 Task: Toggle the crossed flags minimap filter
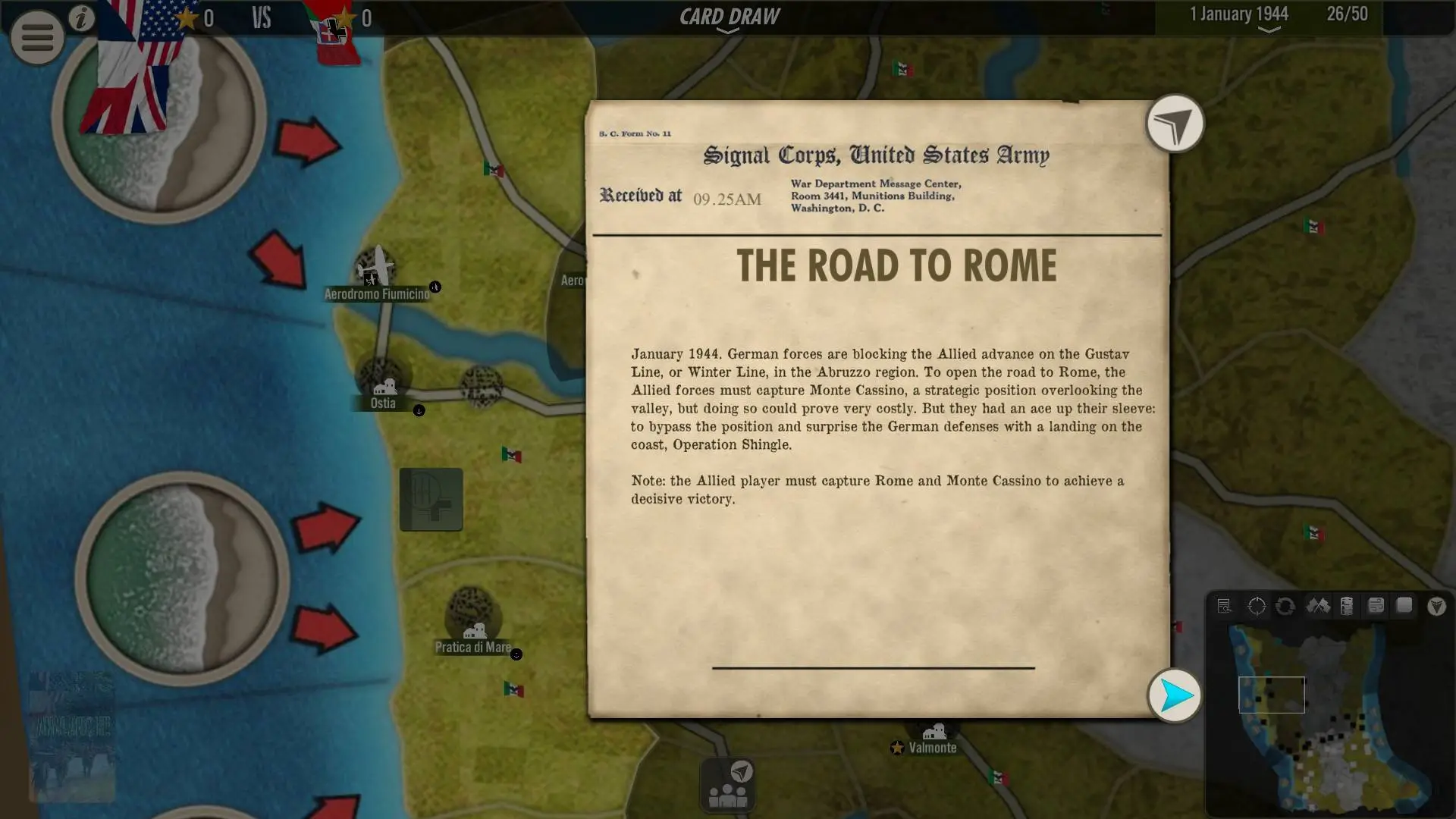[x=1317, y=606]
